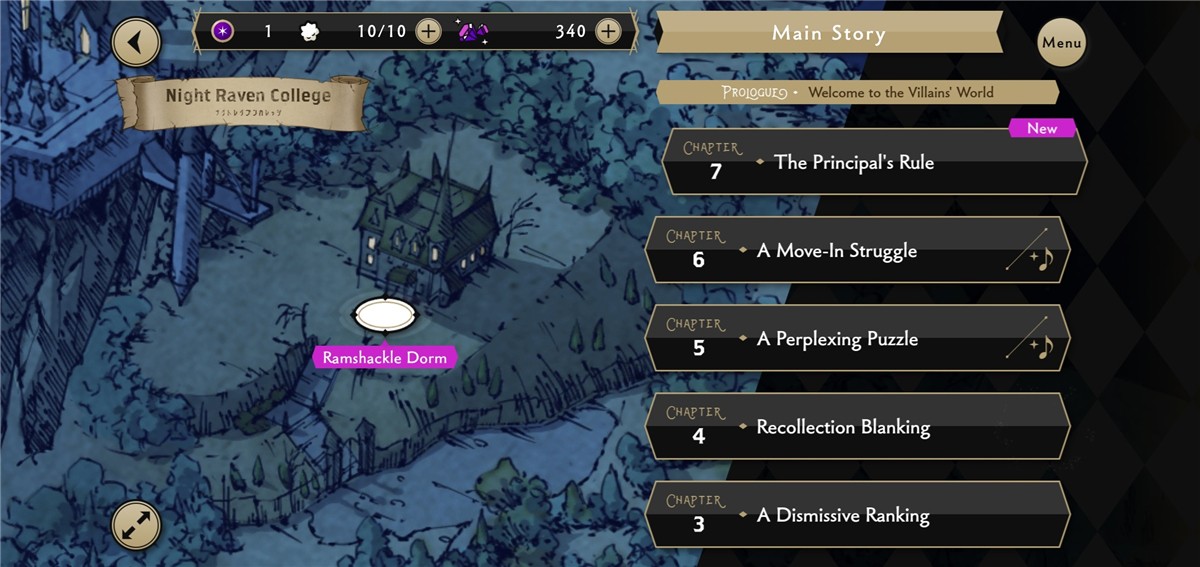Choose Chapter 5 A Perplexing Puzzle

pyautogui.click(x=857, y=338)
